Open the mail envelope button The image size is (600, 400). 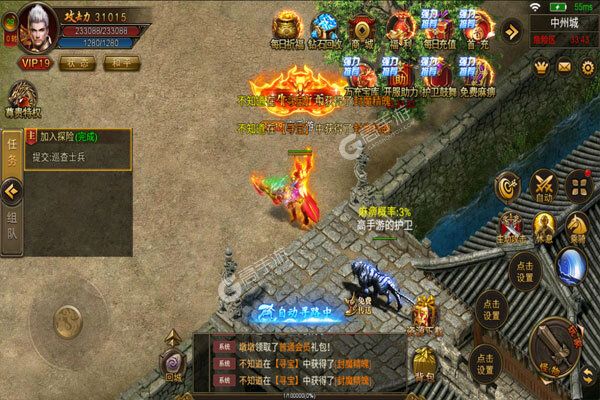tap(563, 66)
